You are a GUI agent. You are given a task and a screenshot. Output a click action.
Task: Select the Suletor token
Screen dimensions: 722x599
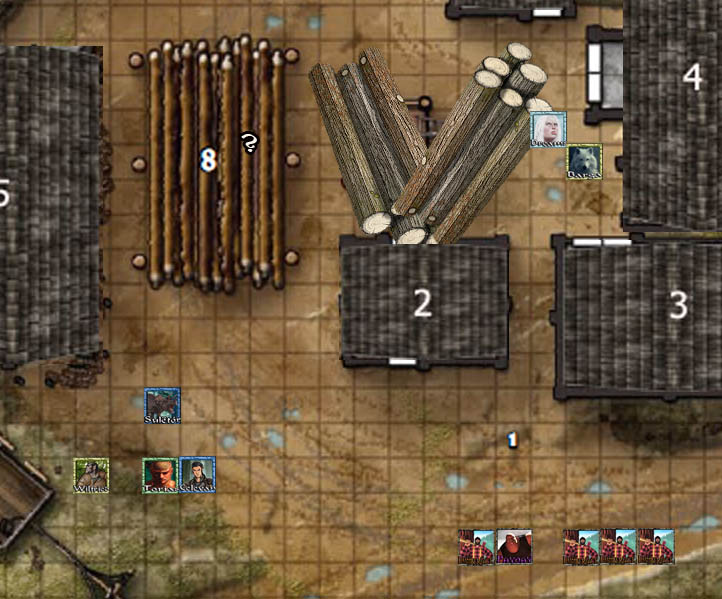point(162,405)
